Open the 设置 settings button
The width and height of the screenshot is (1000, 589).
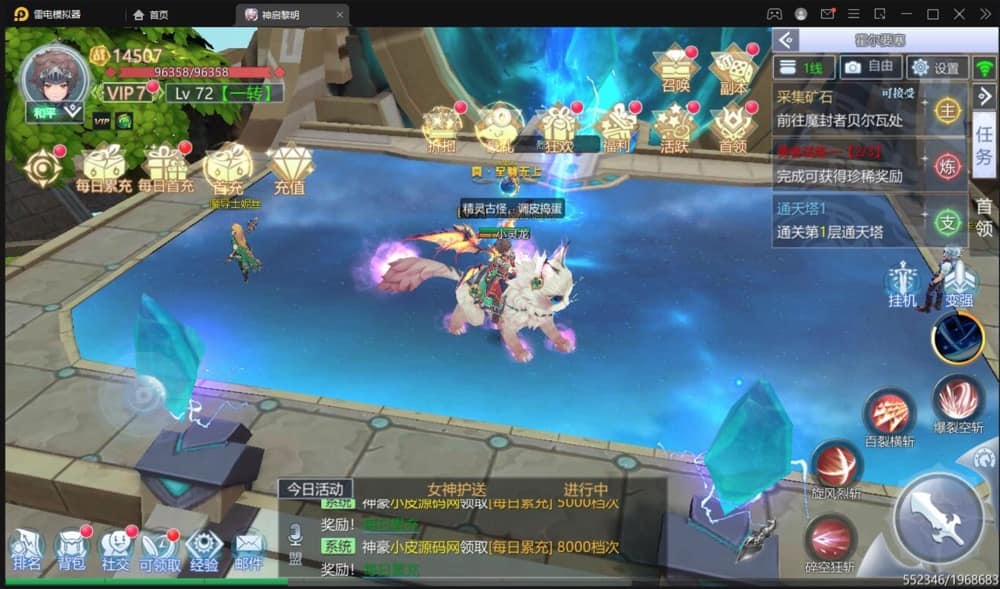click(x=936, y=67)
